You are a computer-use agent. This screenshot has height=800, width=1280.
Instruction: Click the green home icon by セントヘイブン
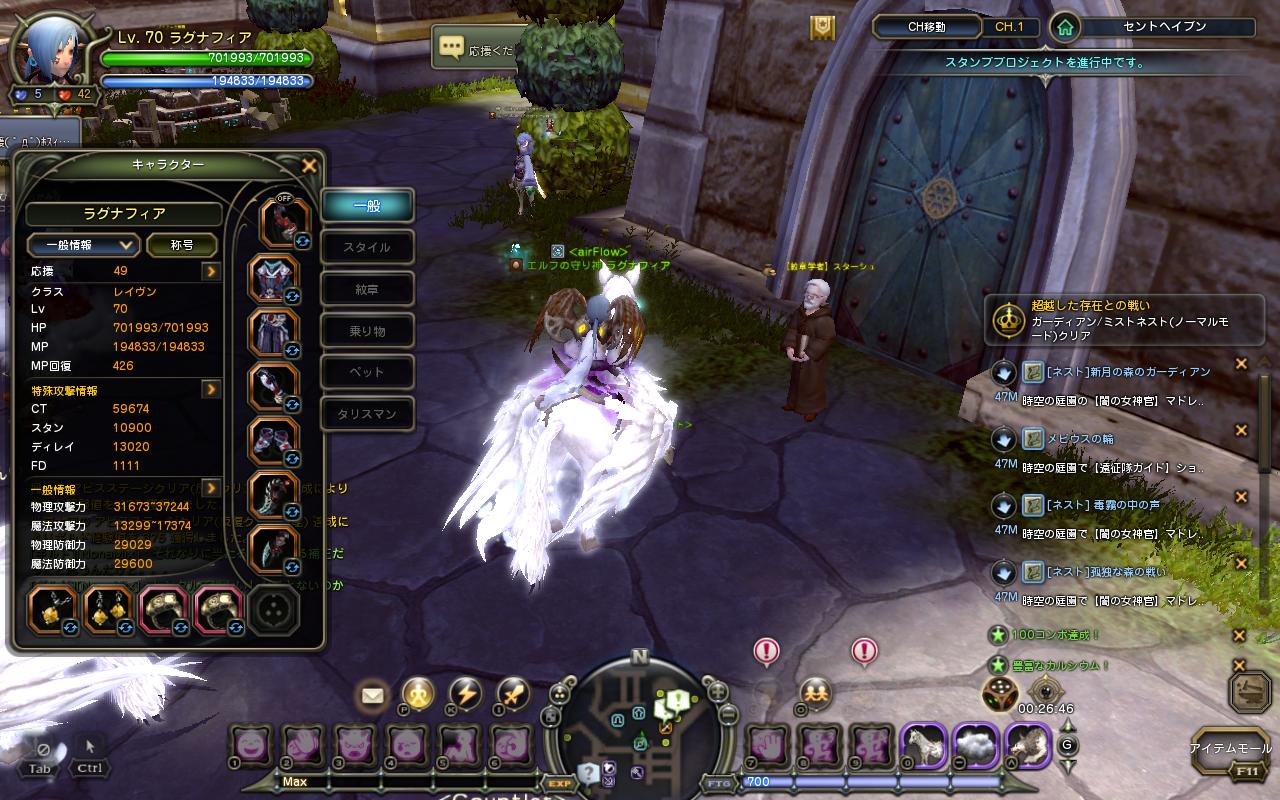1066,27
